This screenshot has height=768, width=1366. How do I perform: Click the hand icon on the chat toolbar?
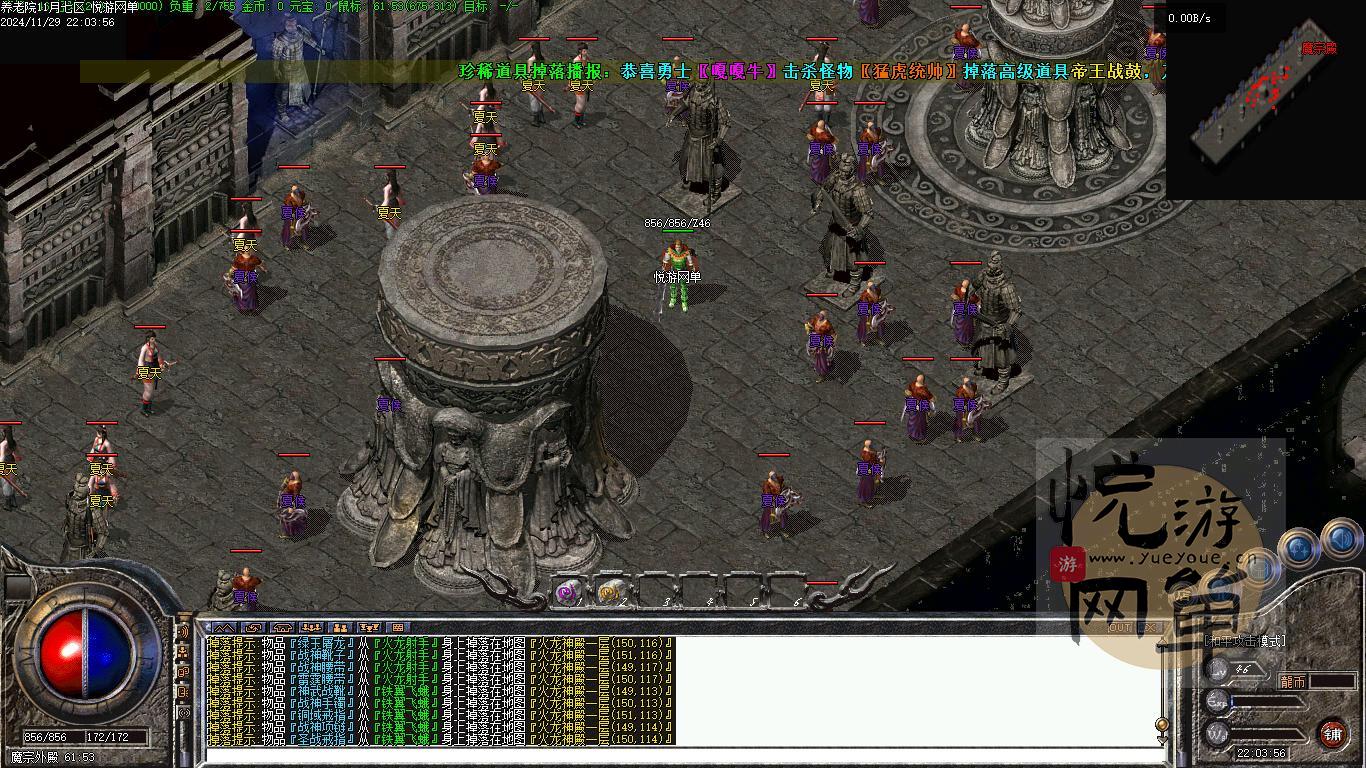pos(251,628)
